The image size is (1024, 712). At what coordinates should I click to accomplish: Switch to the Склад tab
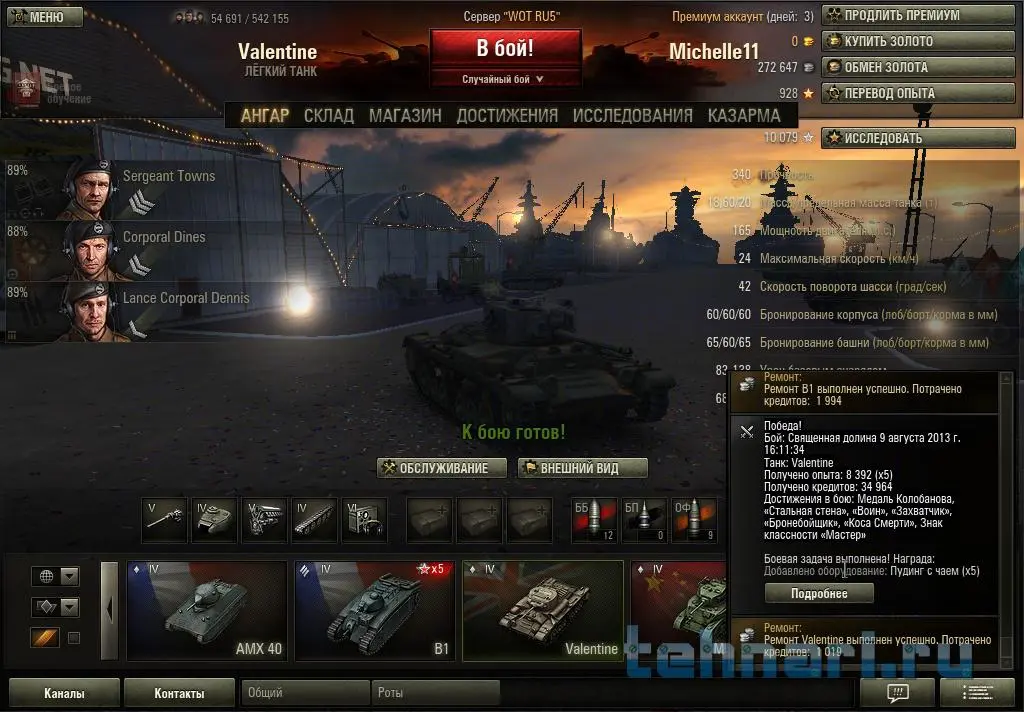(329, 116)
